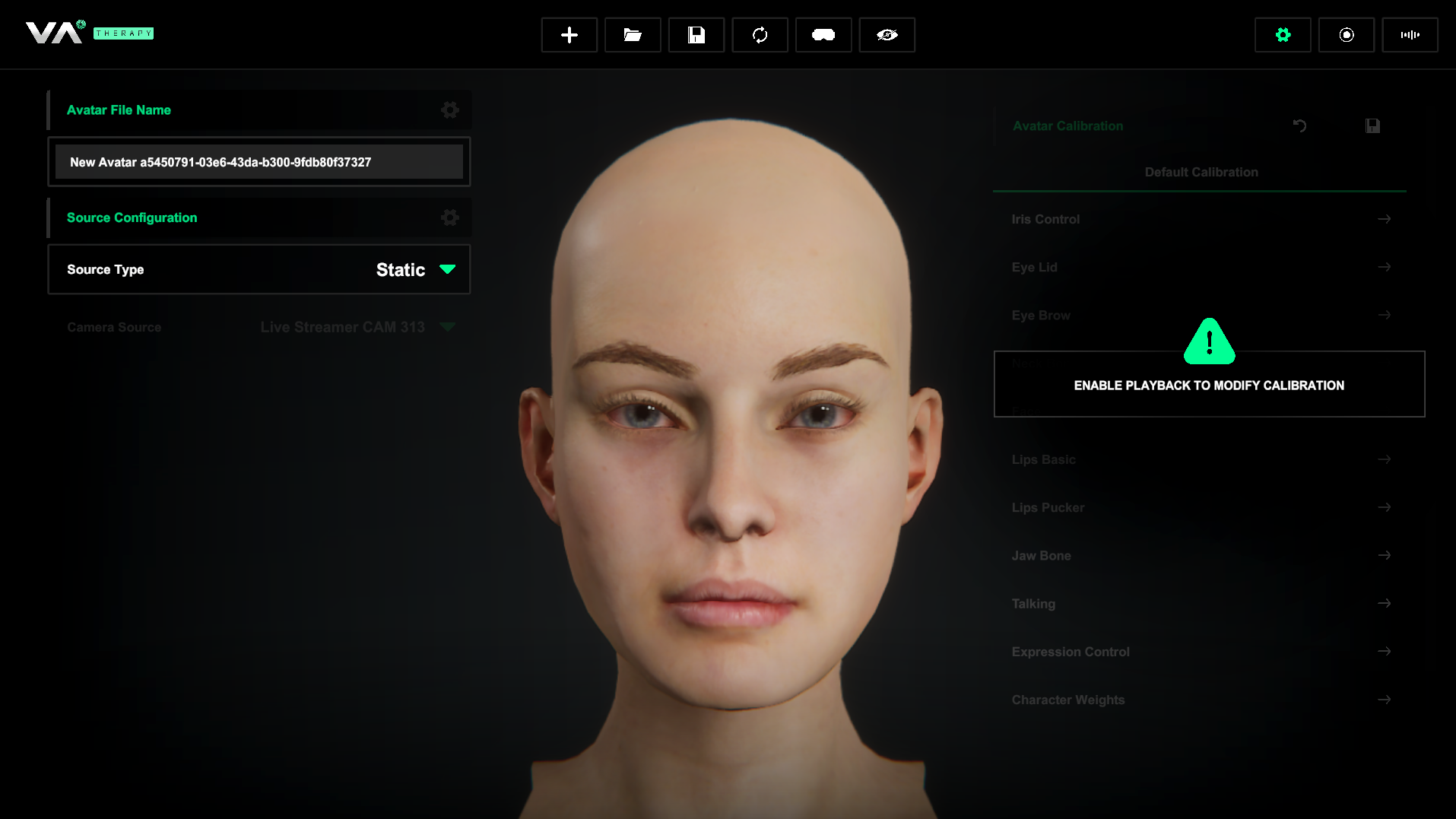
Task: Click the gear beside Avatar File Name
Action: point(449,110)
